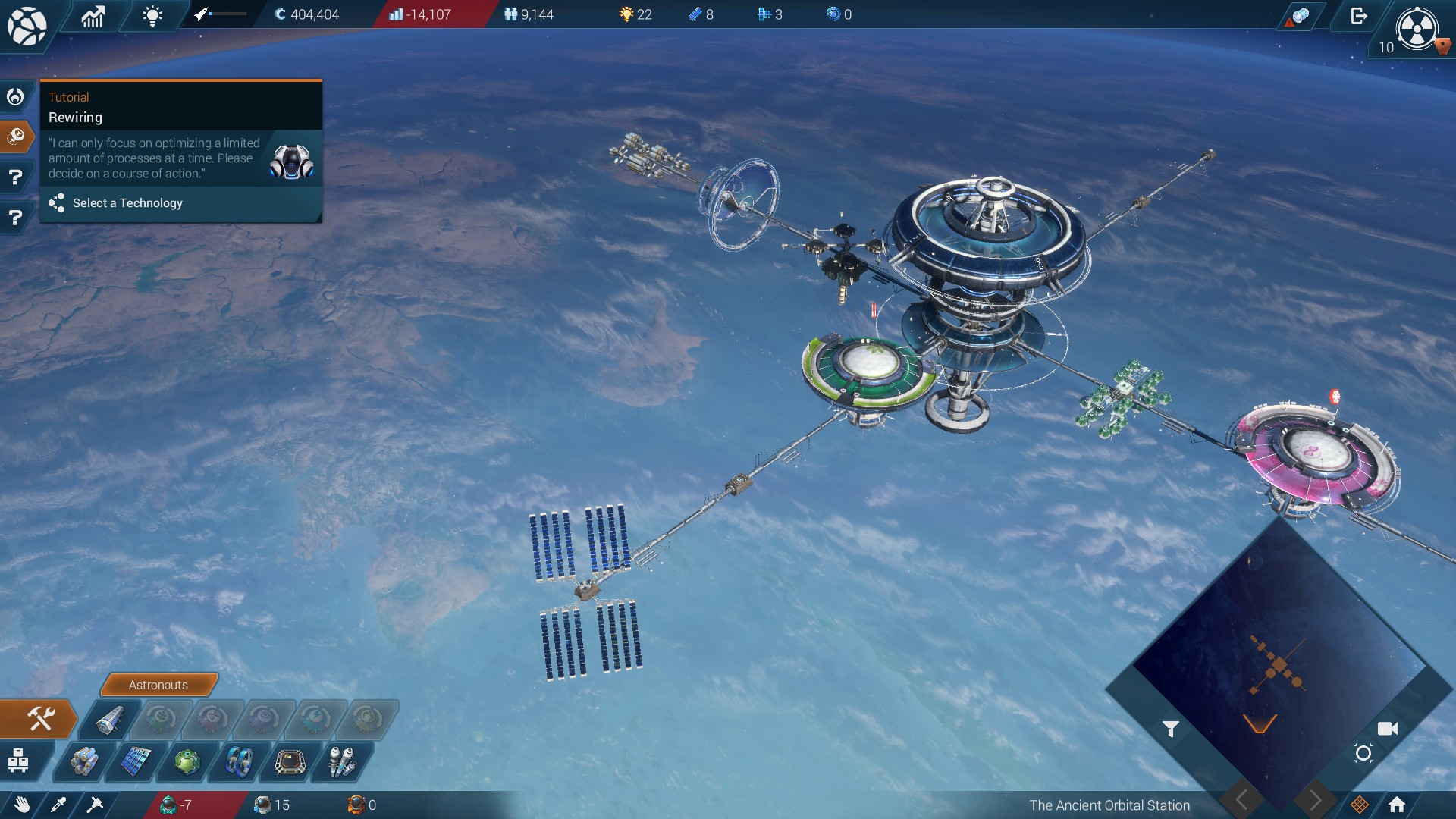
Task: Click the camera icon beside the minimap
Action: point(1388,729)
